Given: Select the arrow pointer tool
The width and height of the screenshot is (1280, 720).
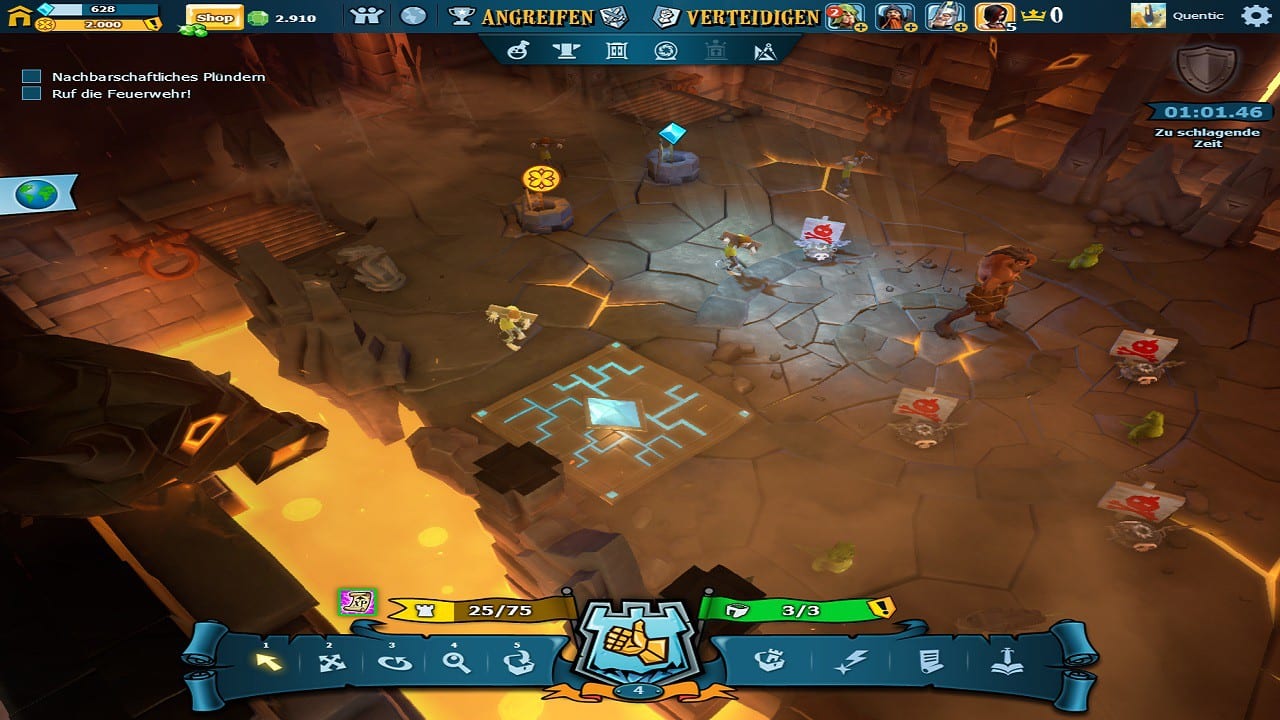Looking at the screenshot, I should pyautogui.click(x=268, y=661).
